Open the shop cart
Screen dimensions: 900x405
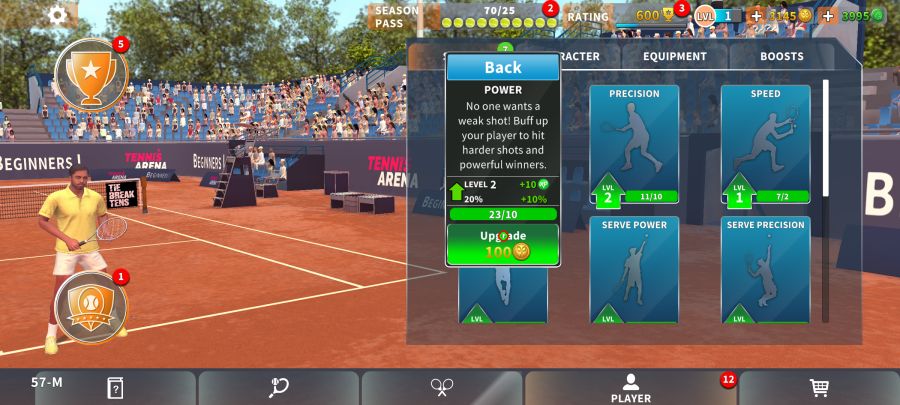(x=818, y=388)
